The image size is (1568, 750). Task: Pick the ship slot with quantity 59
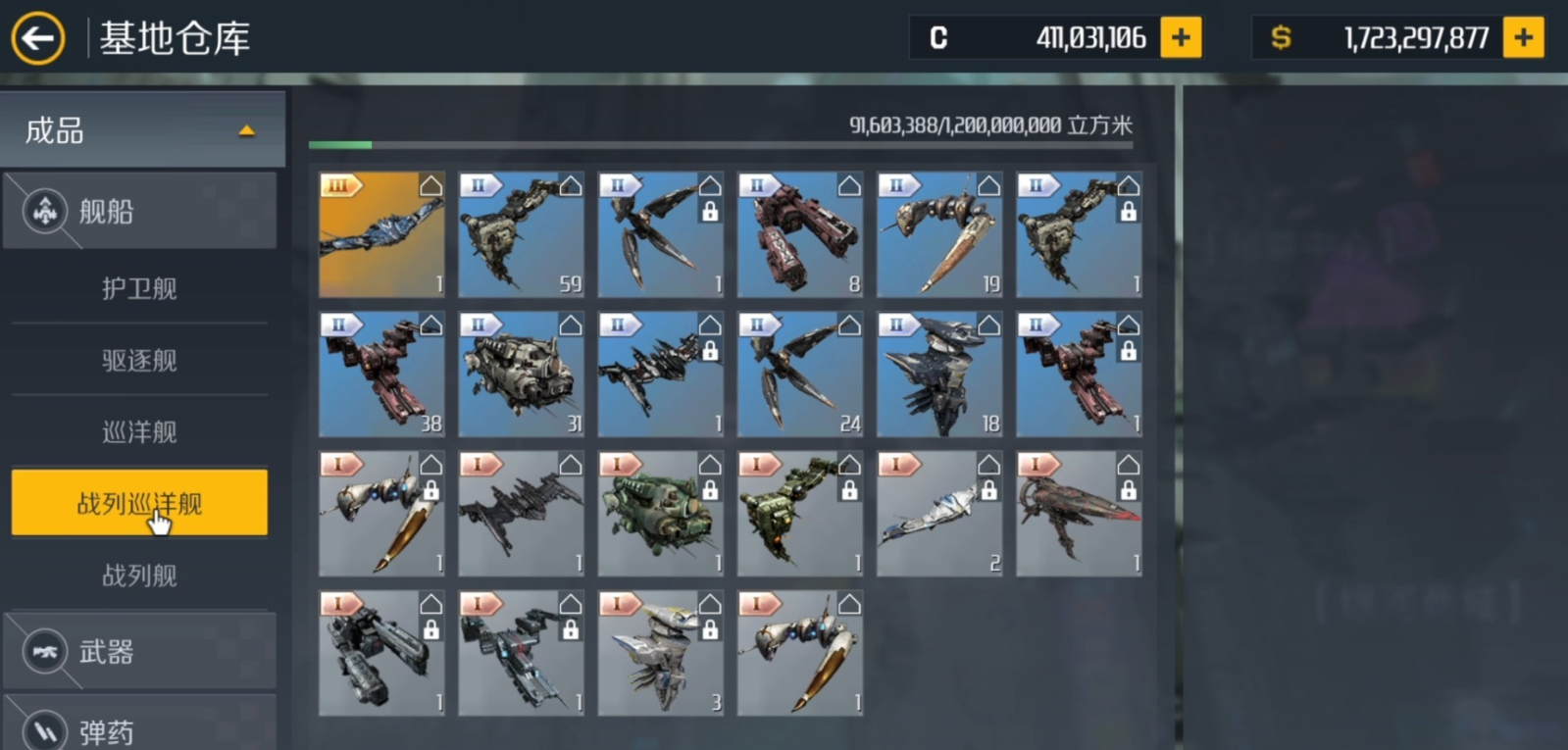pyautogui.click(x=521, y=235)
